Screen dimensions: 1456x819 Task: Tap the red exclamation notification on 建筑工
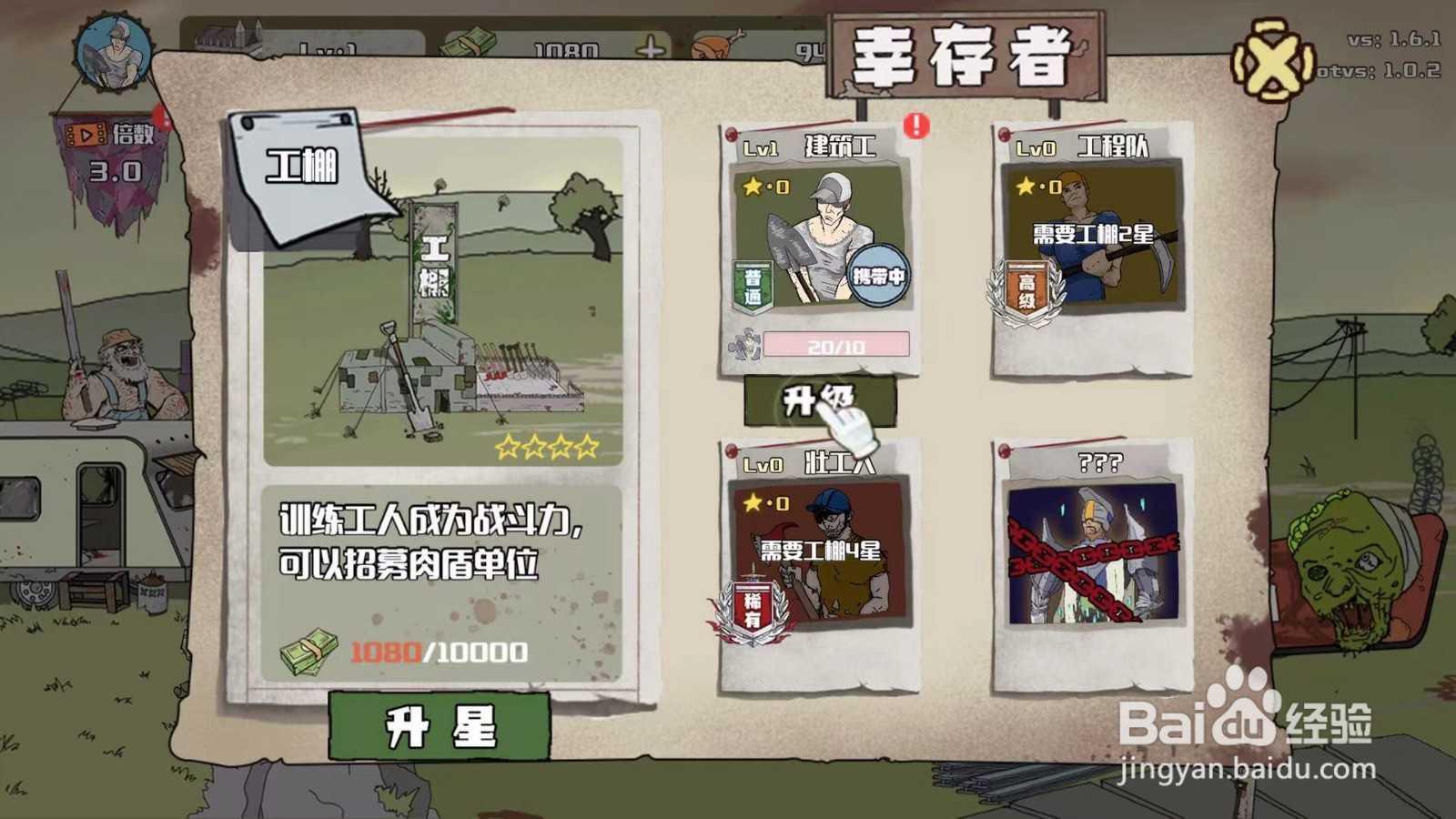point(915,127)
